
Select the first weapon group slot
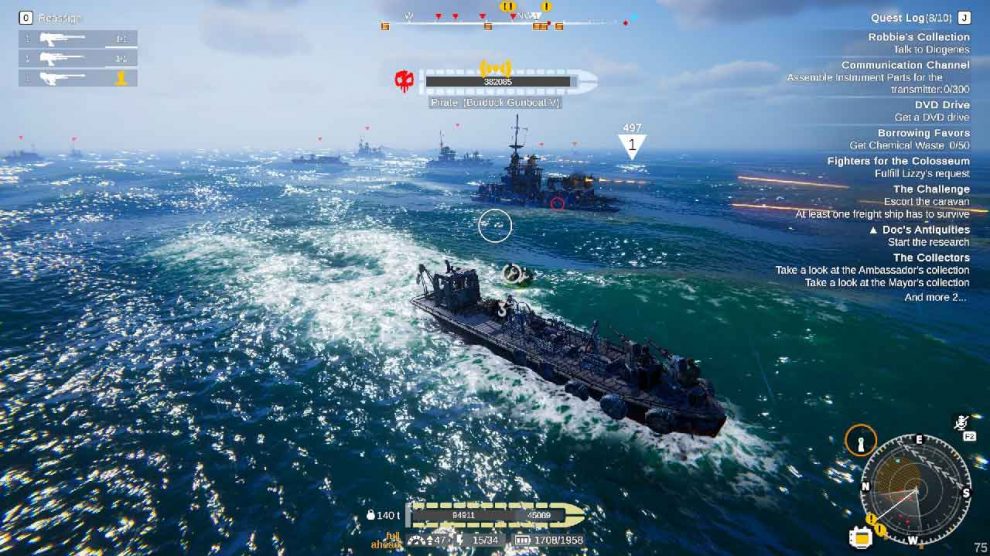pos(78,39)
